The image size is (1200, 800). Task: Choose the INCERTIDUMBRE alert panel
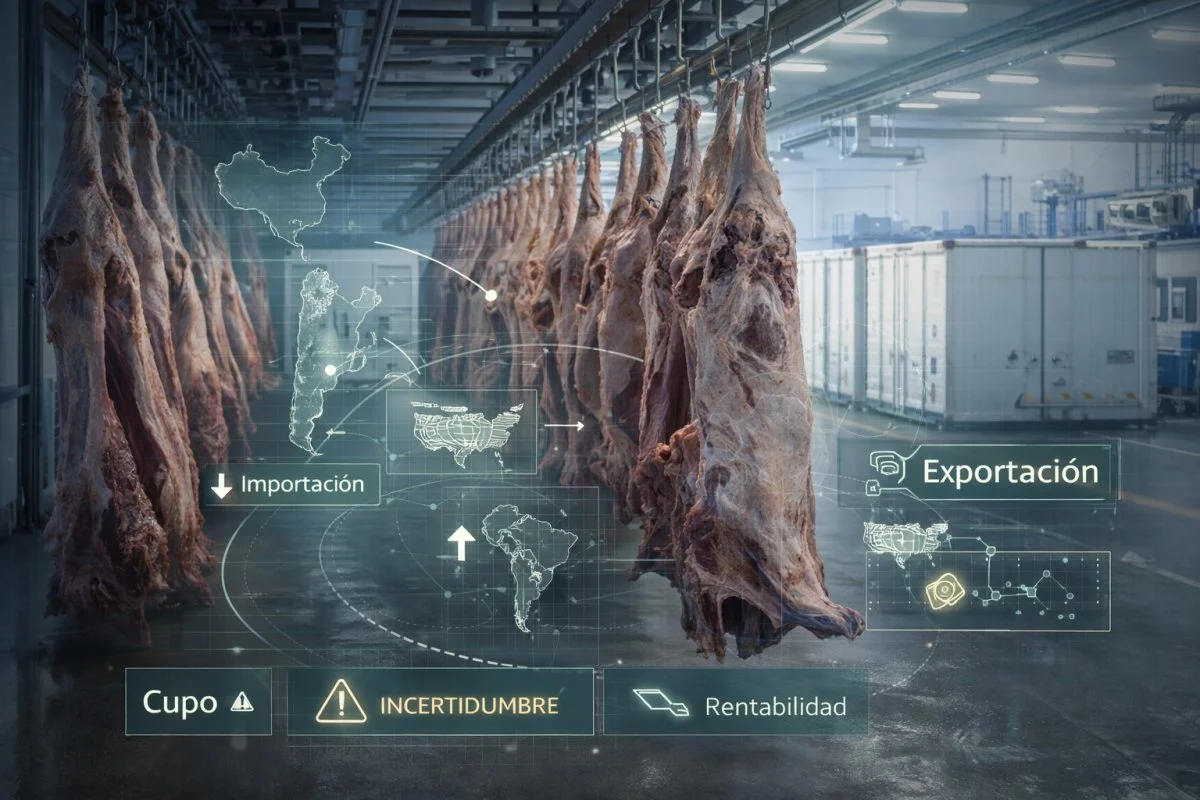440,702
